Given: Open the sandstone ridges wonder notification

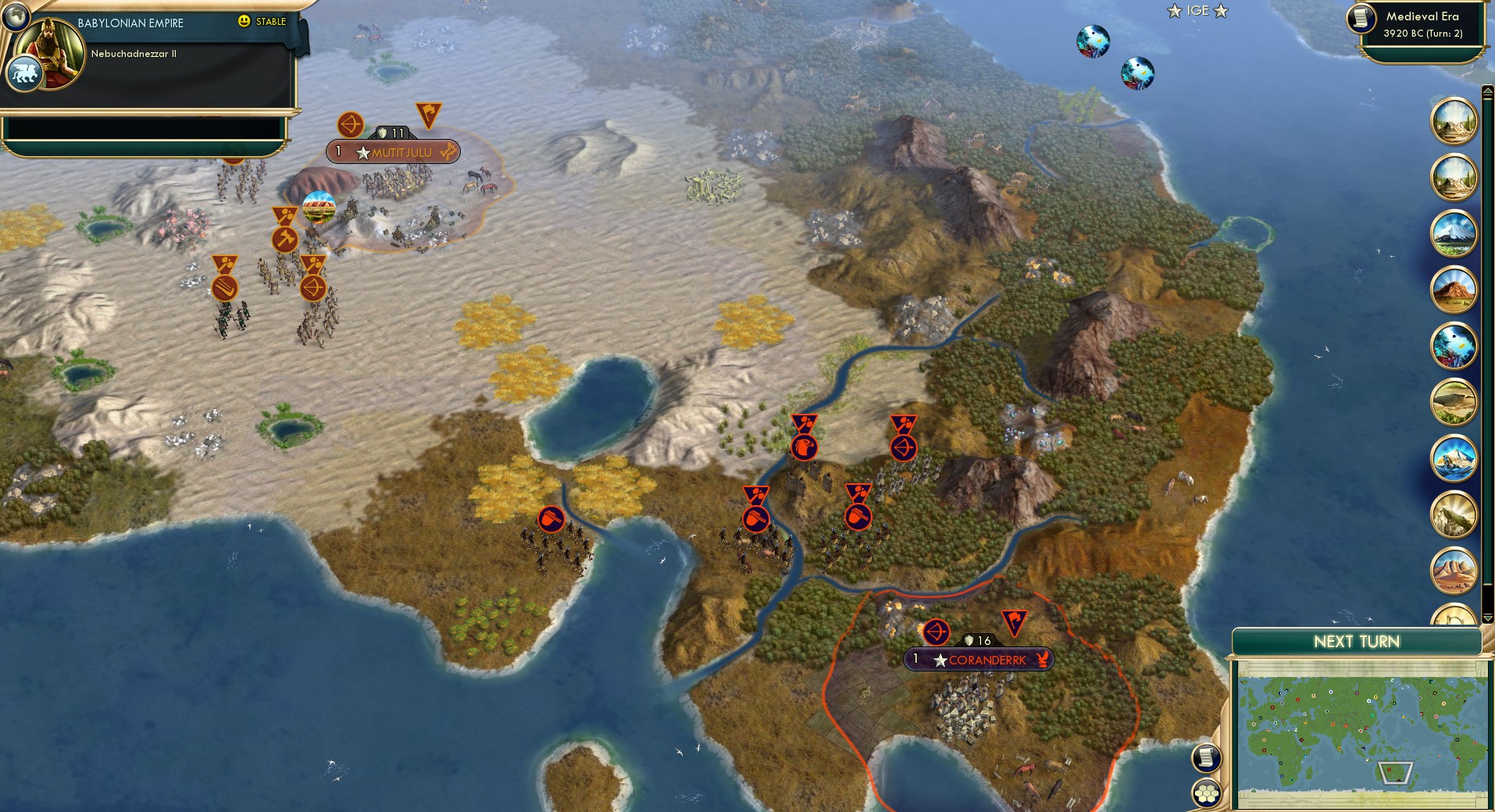Looking at the screenshot, I should (1454, 571).
